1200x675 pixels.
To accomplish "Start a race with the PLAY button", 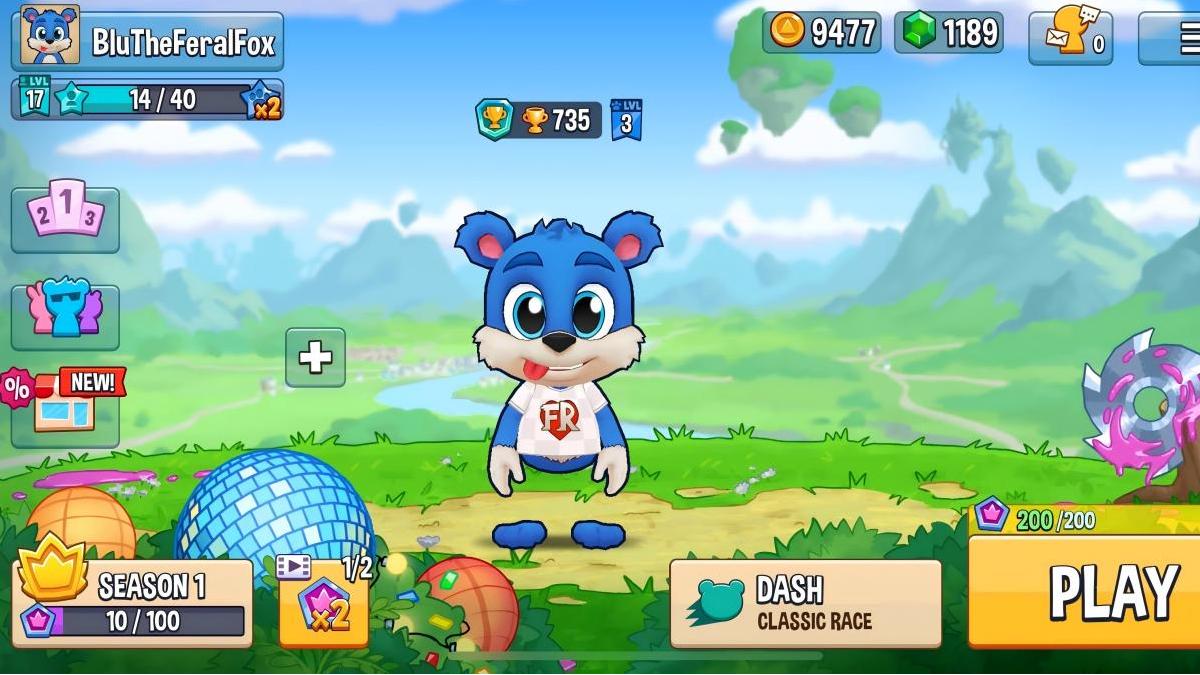I will (x=1085, y=591).
